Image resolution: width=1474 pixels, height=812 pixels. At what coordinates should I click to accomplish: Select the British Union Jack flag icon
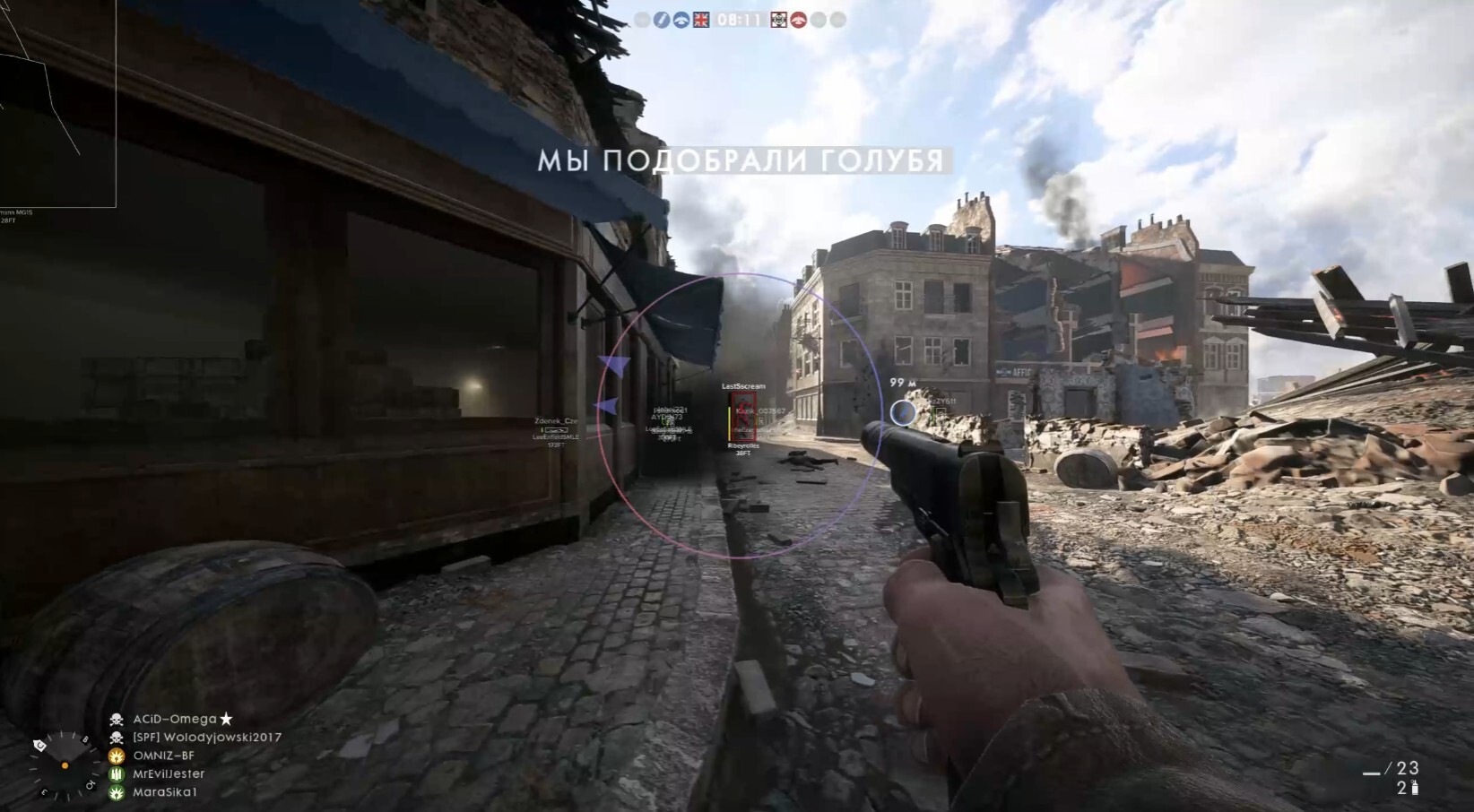[701, 20]
